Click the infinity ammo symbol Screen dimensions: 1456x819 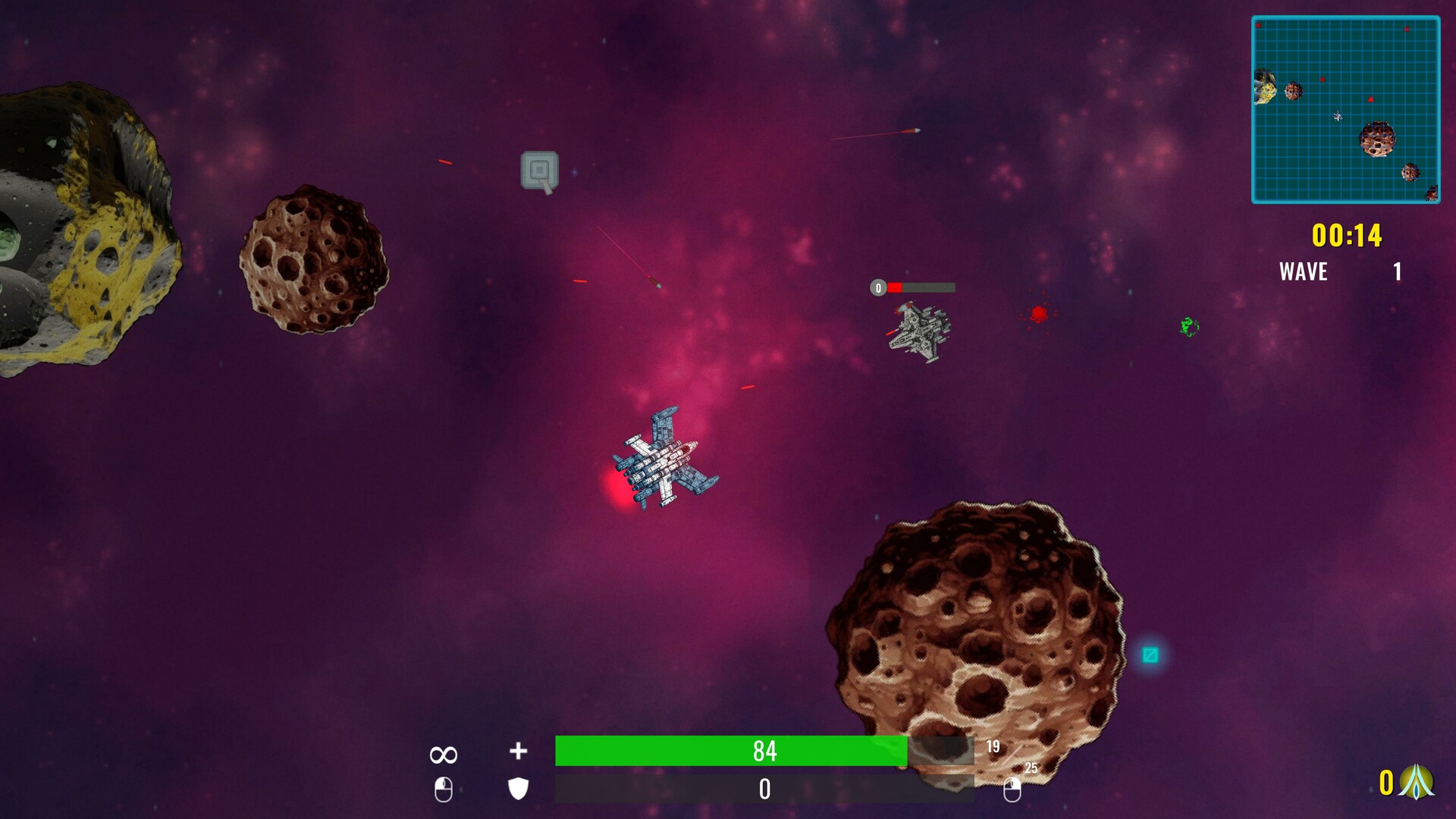pyautogui.click(x=443, y=753)
